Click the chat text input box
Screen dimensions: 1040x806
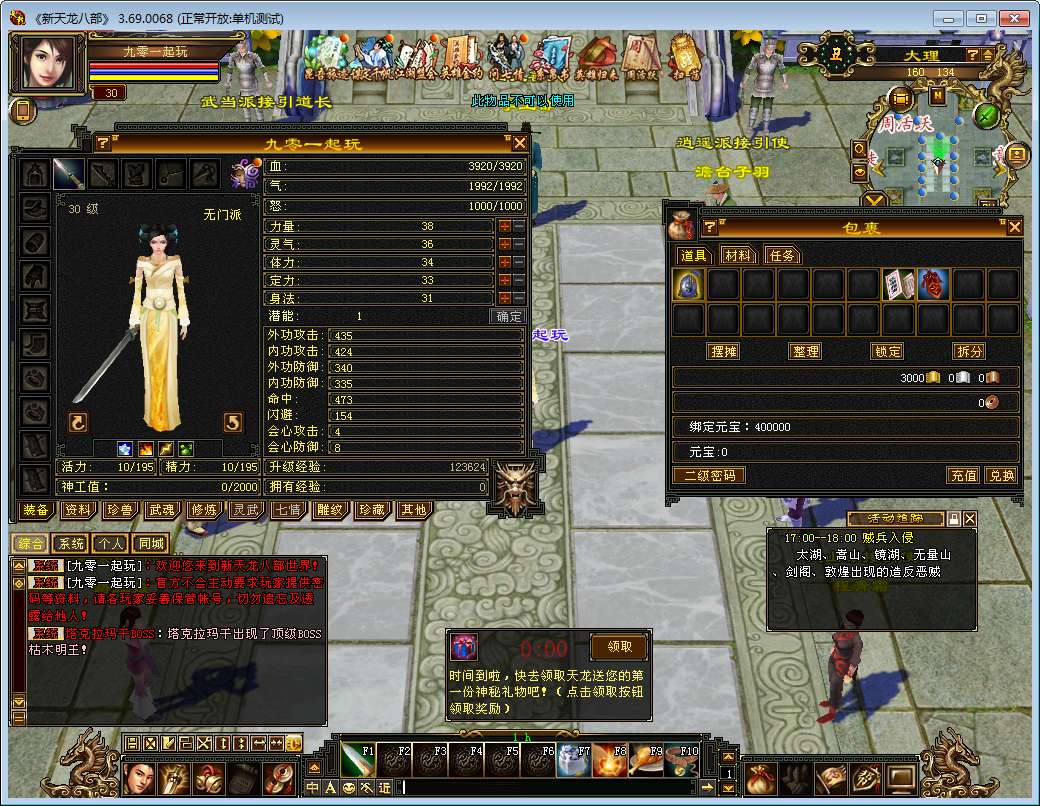click(550, 787)
